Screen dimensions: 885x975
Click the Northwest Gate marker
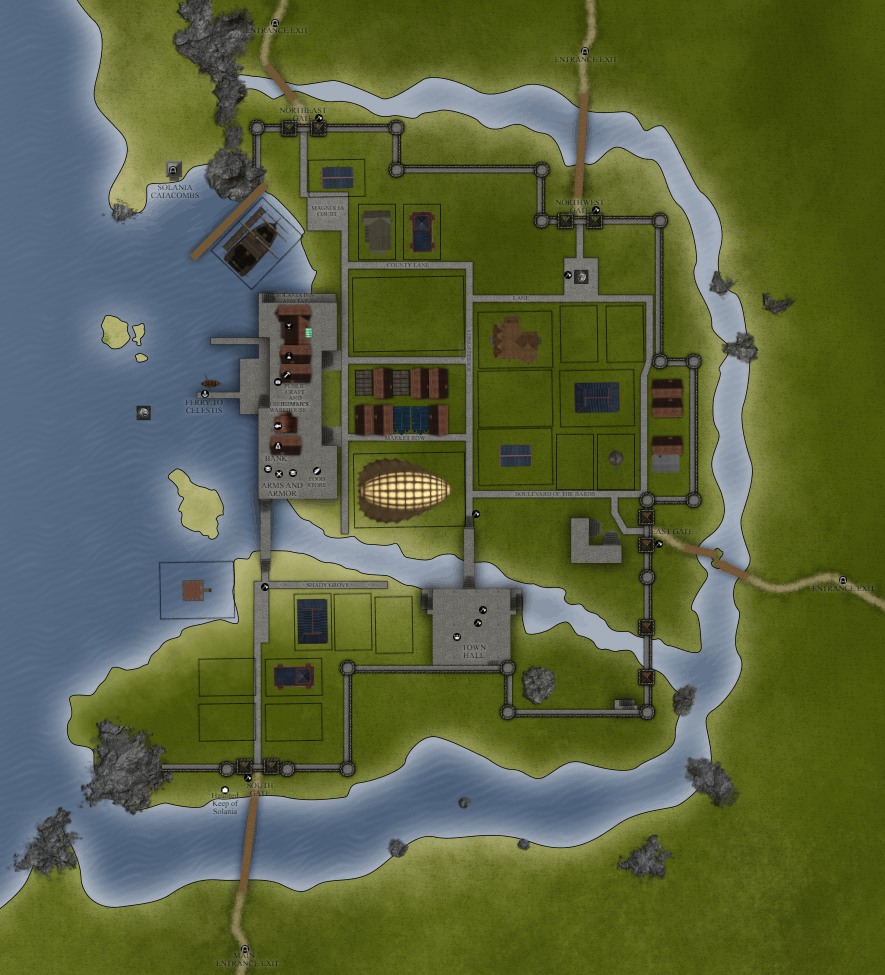(595, 210)
